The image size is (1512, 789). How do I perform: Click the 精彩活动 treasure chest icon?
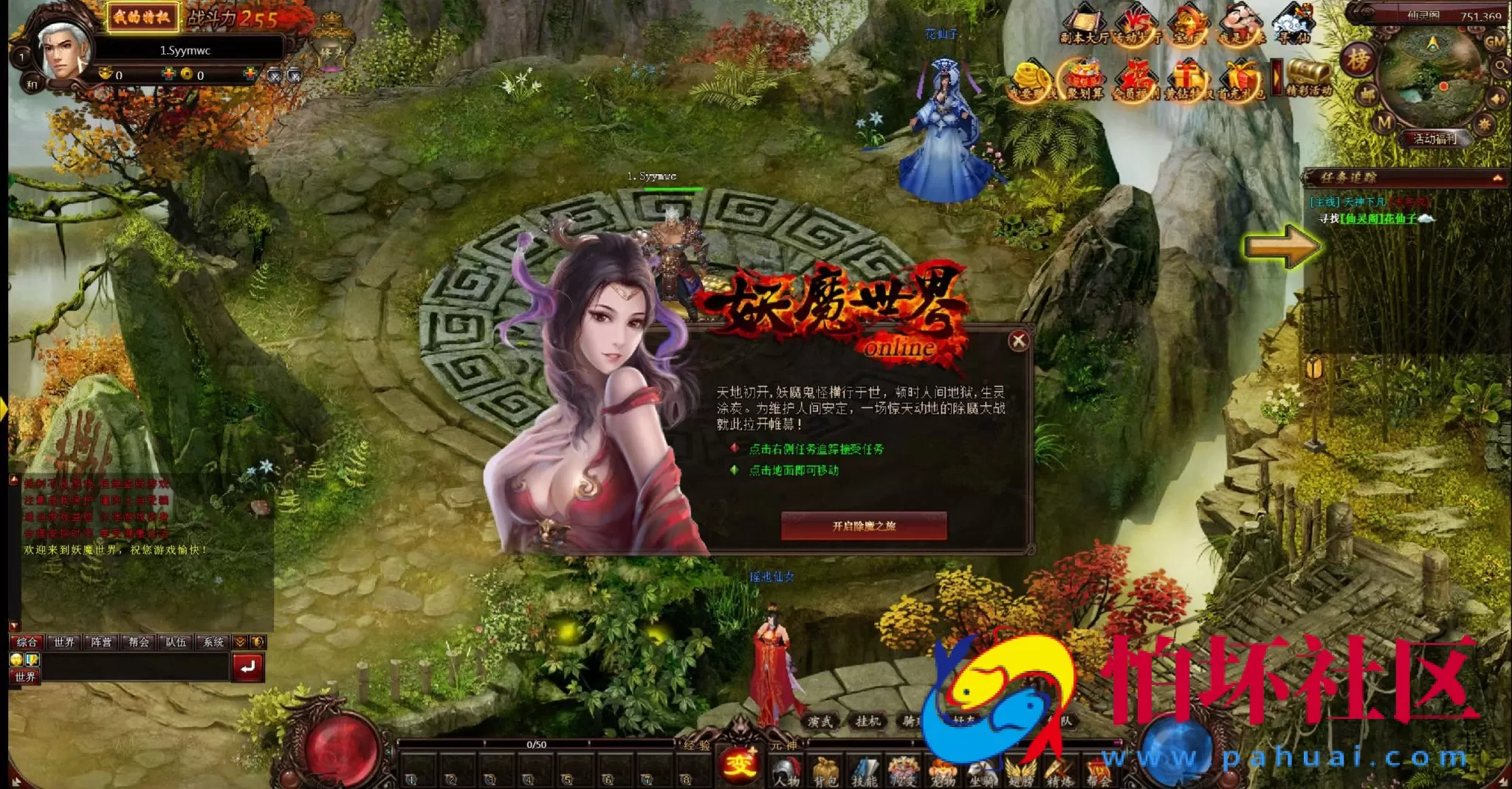(x=1305, y=74)
